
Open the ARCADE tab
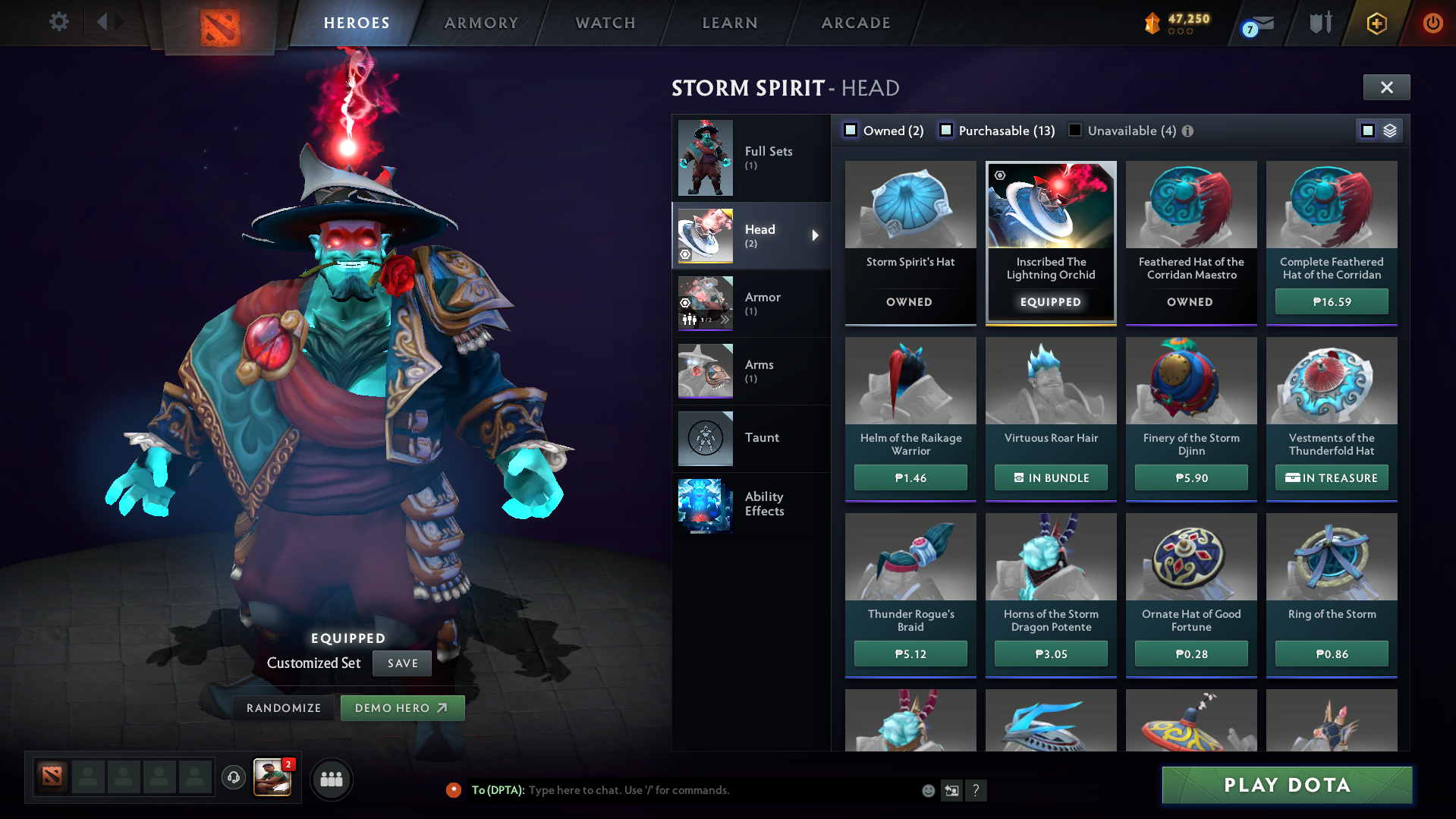click(856, 23)
